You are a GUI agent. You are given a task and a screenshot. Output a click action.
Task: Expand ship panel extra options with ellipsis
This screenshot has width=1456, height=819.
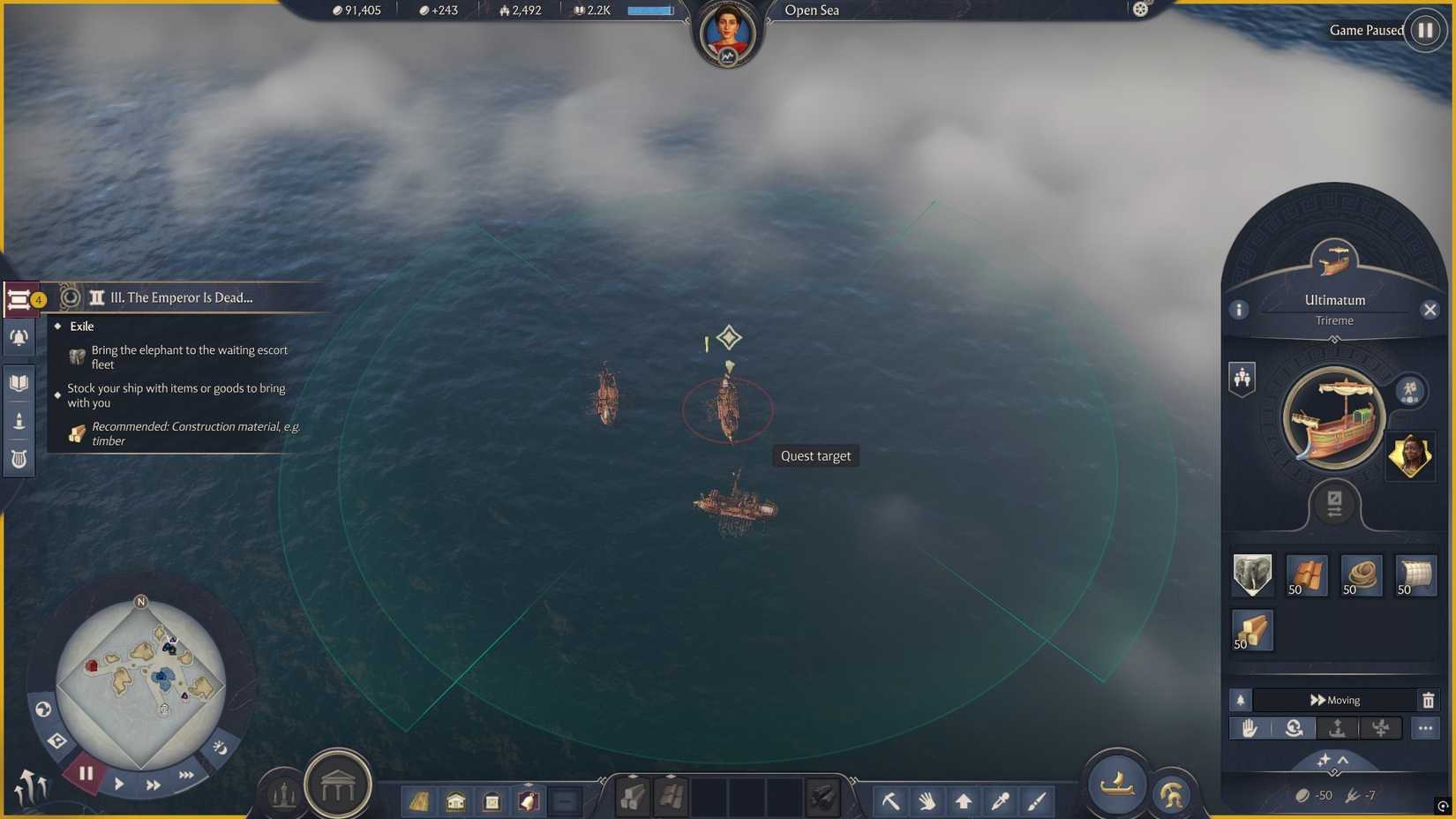[x=1426, y=728]
